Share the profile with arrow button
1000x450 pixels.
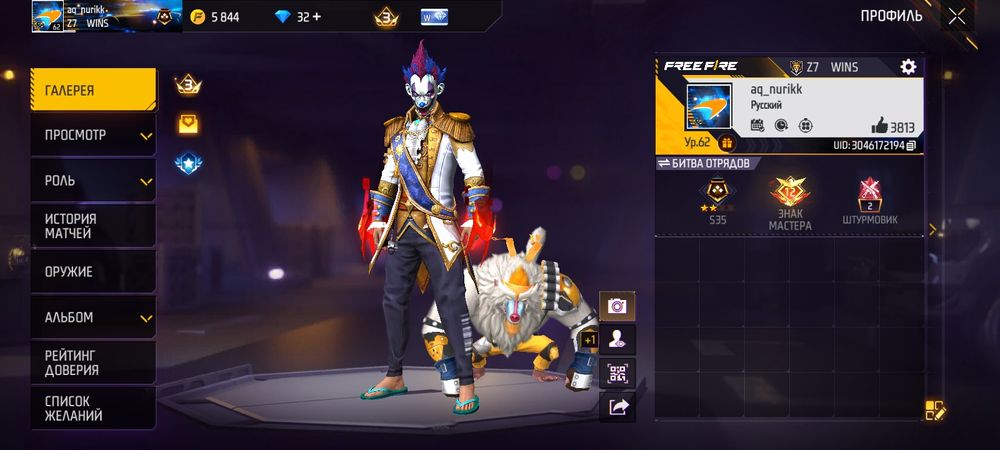[x=617, y=406]
